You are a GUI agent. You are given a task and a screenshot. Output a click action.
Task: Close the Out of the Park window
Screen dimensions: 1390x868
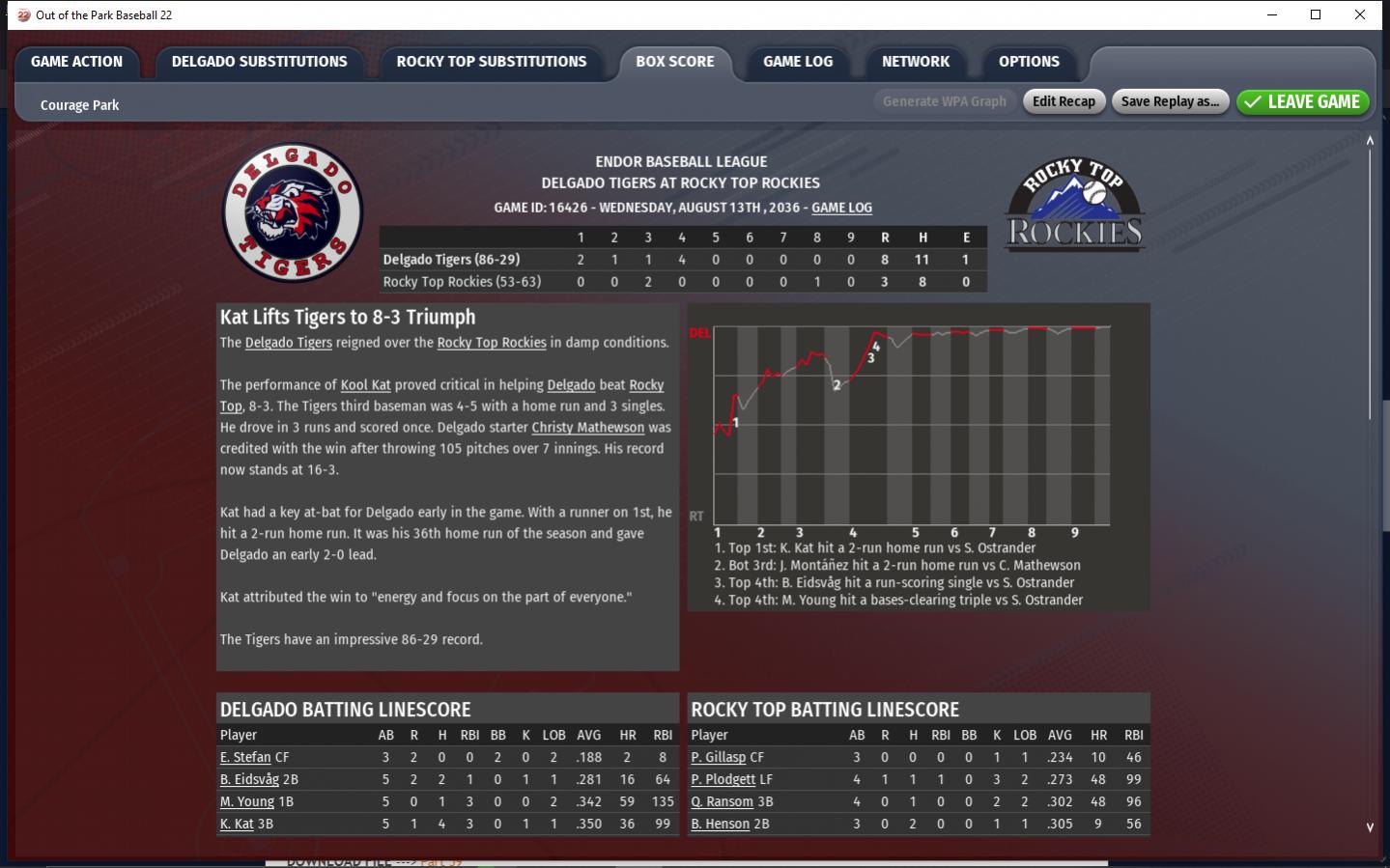tap(1360, 14)
